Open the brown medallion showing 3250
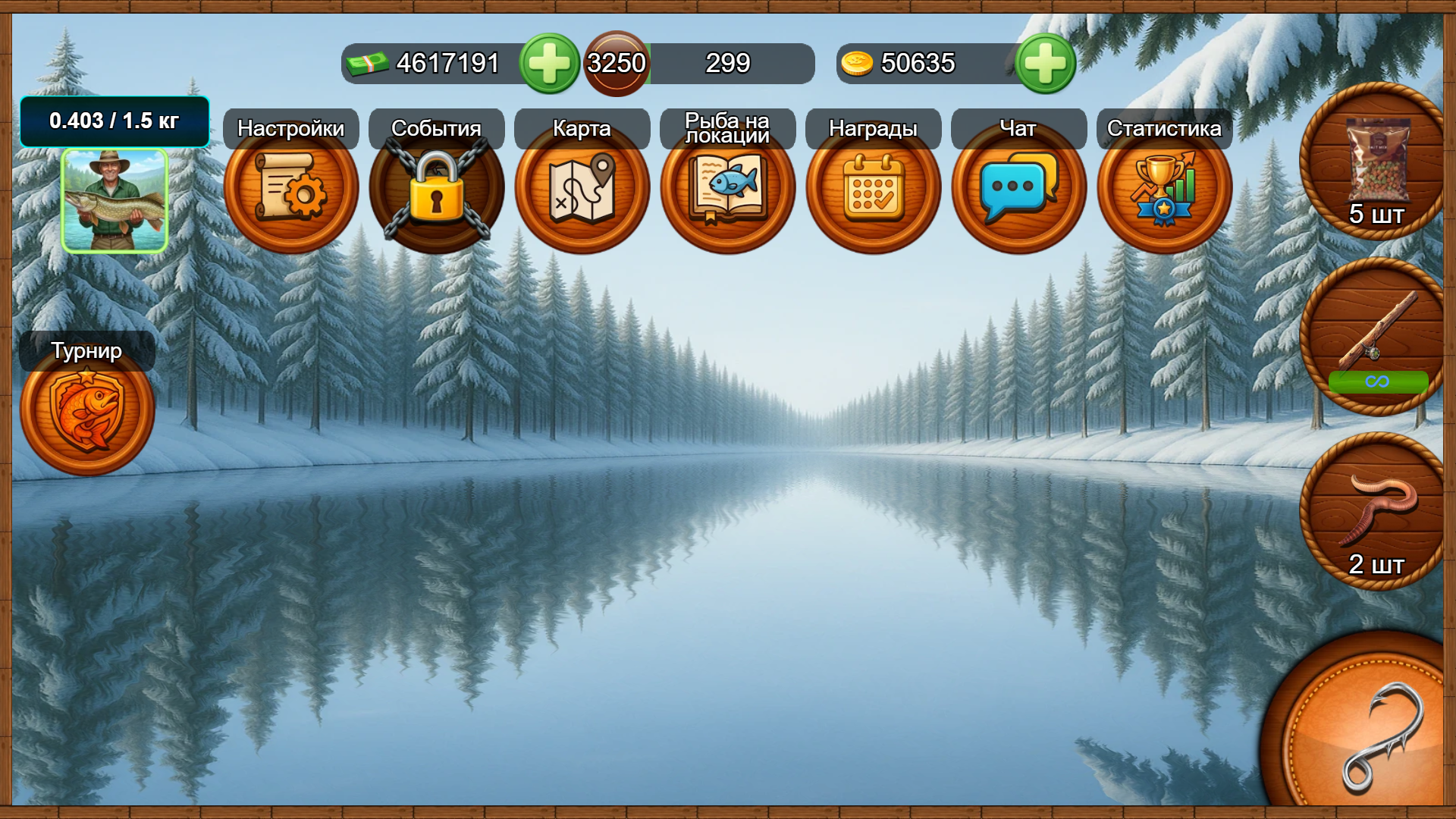This screenshot has width=1456, height=819. (x=616, y=63)
